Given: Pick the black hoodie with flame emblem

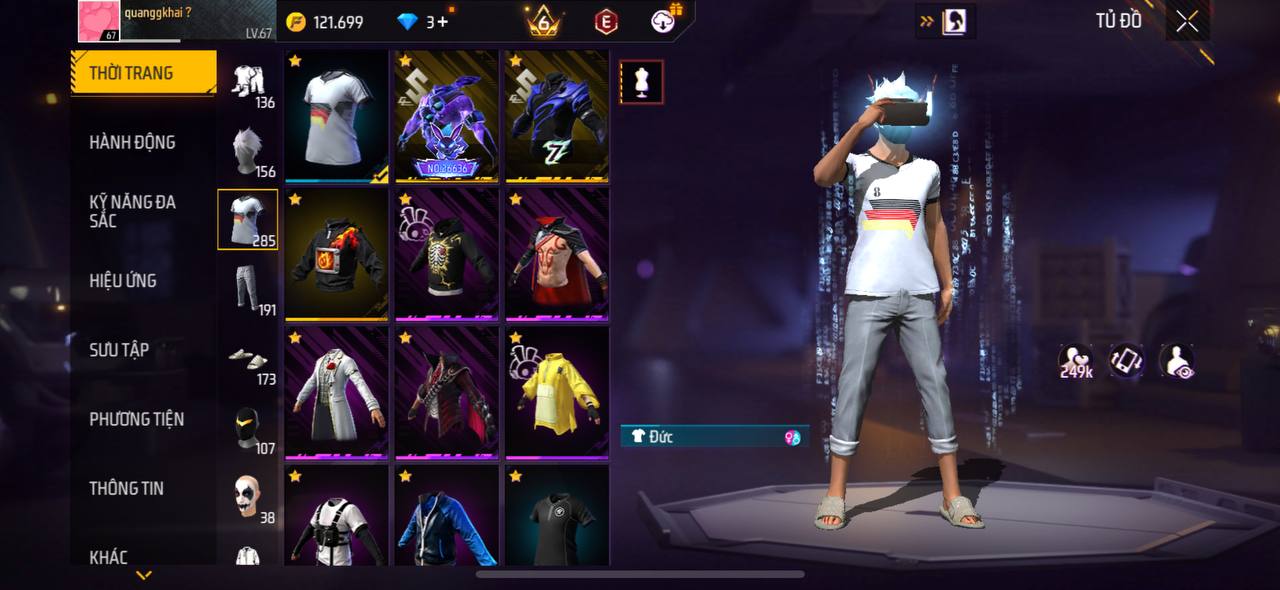Looking at the screenshot, I should (x=337, y=255).
